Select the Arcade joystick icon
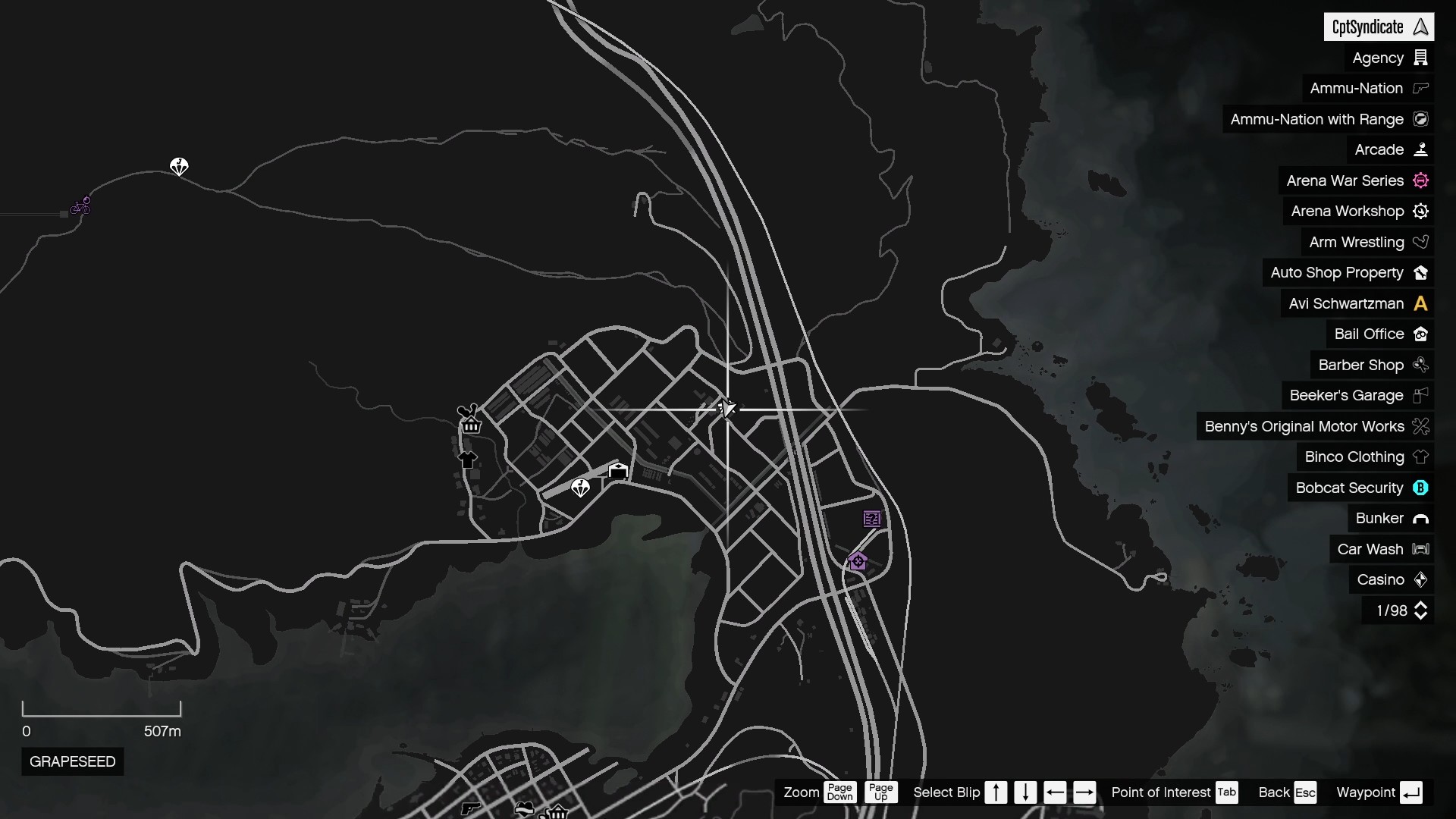This screenshot has width=1456, height=819. point(1420,149)
